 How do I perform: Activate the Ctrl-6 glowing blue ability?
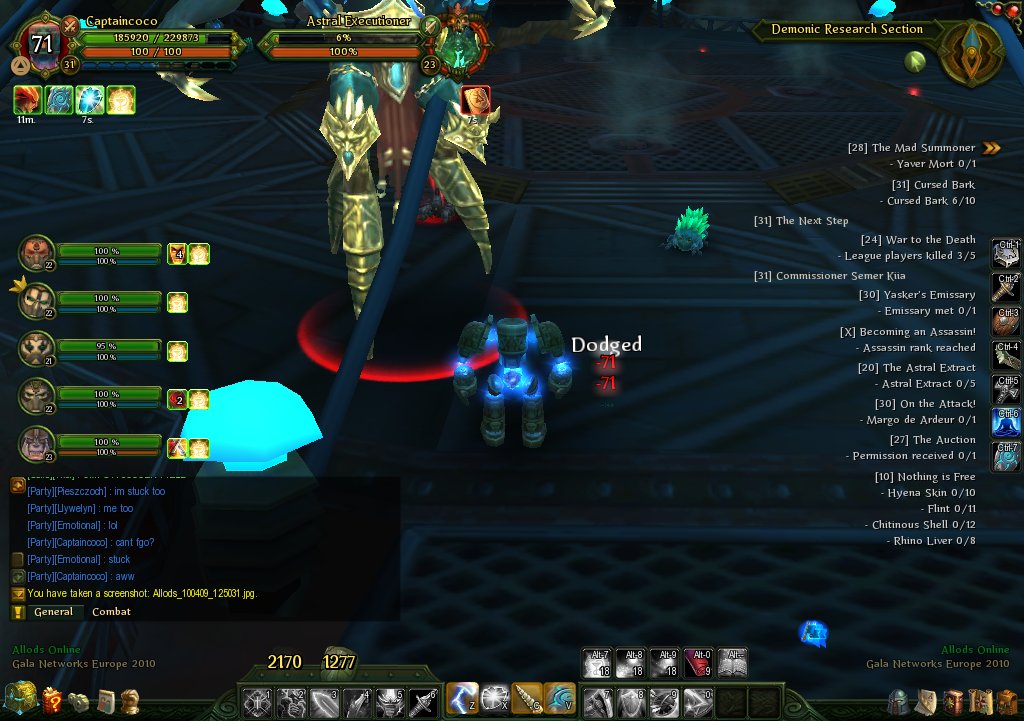pos(1006,422)
